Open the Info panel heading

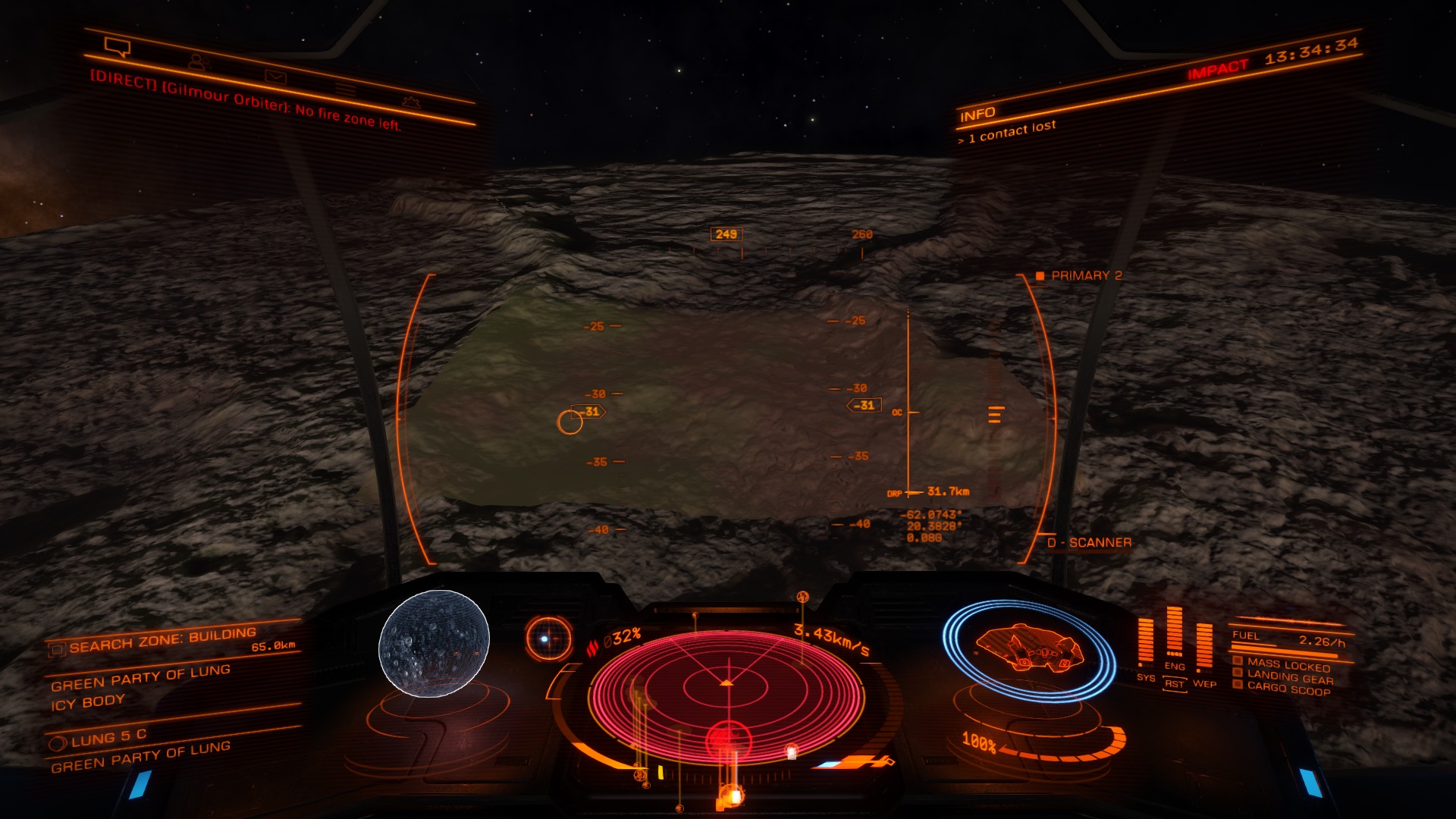(977, 115)
